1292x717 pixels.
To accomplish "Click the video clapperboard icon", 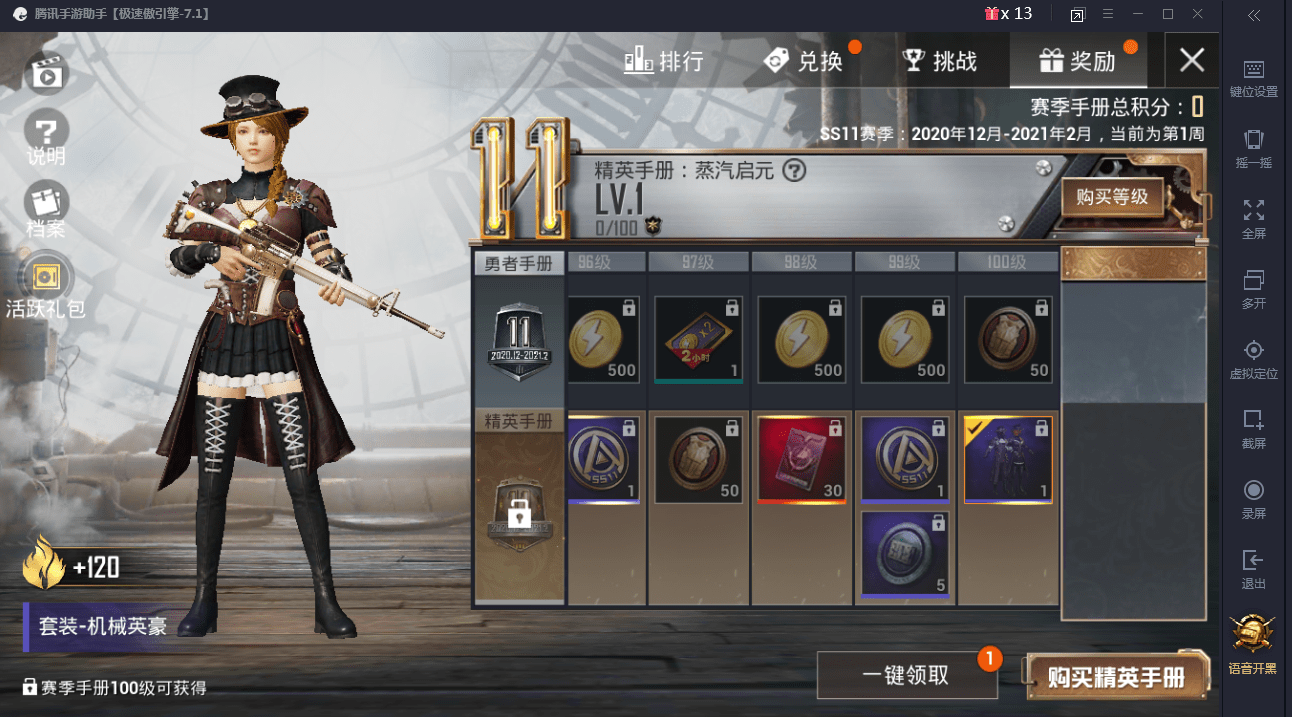I will (46, 72).
